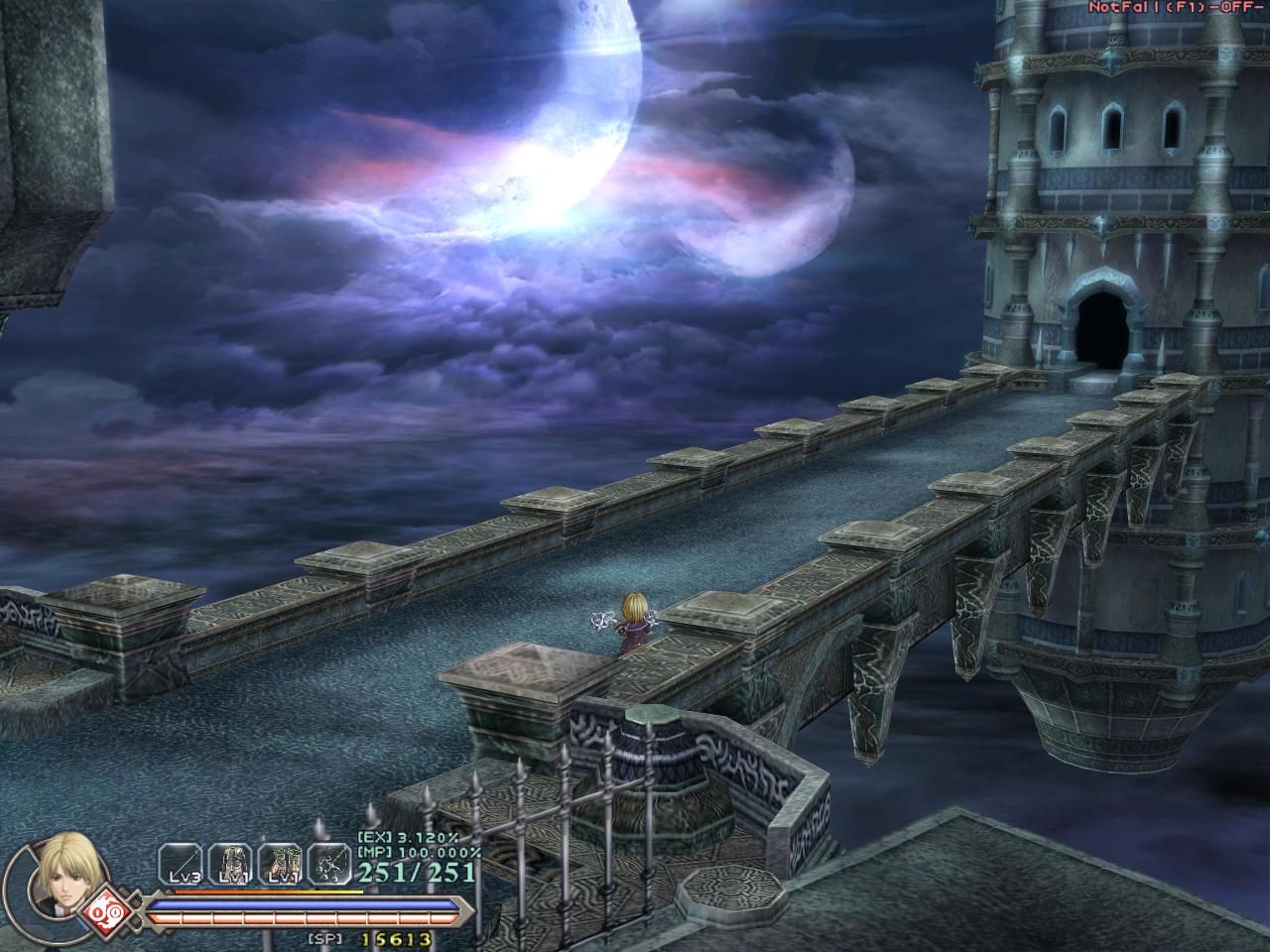Select the Lv3 sword skill icon
The image size is (1270, 952).
tap(181, 863)
